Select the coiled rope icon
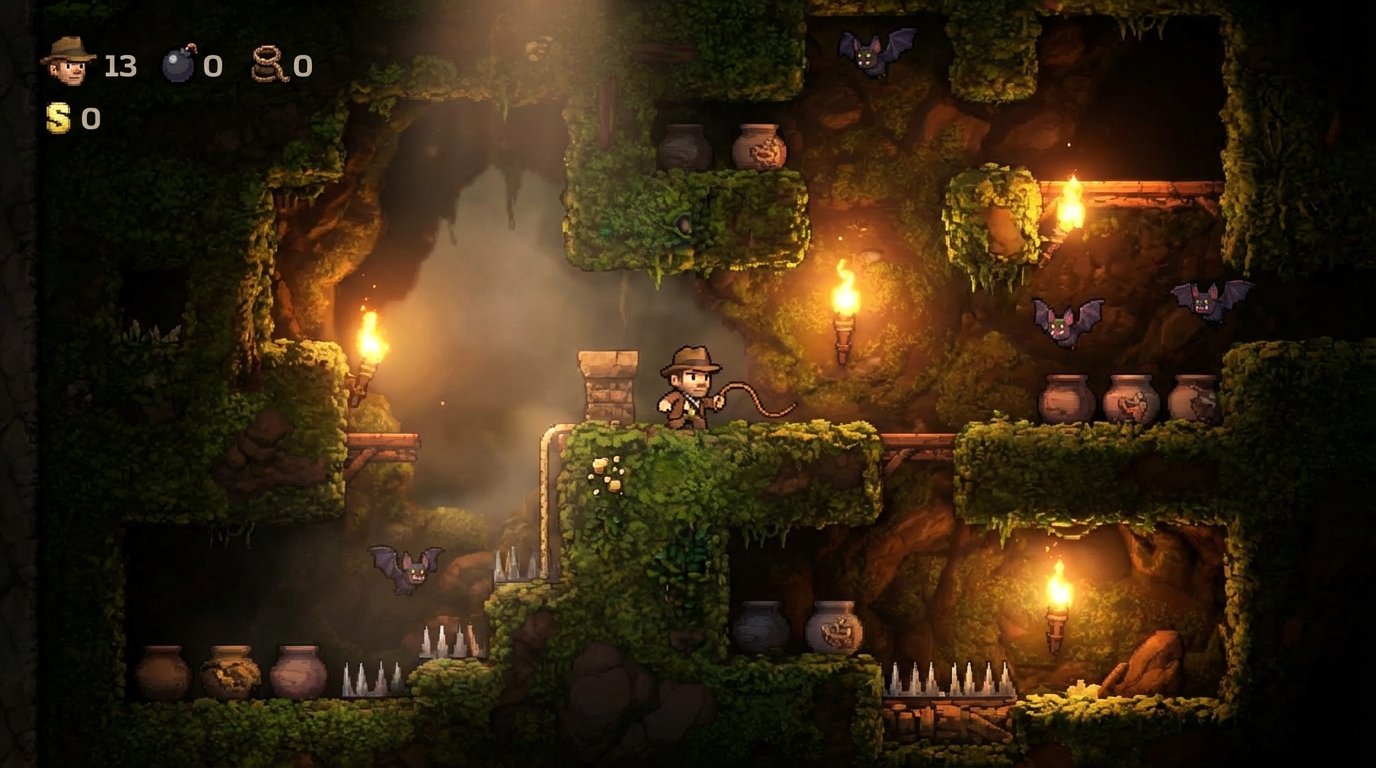Image resolution: width=1376 pixels, height=768 pixels. coord(268,65)
